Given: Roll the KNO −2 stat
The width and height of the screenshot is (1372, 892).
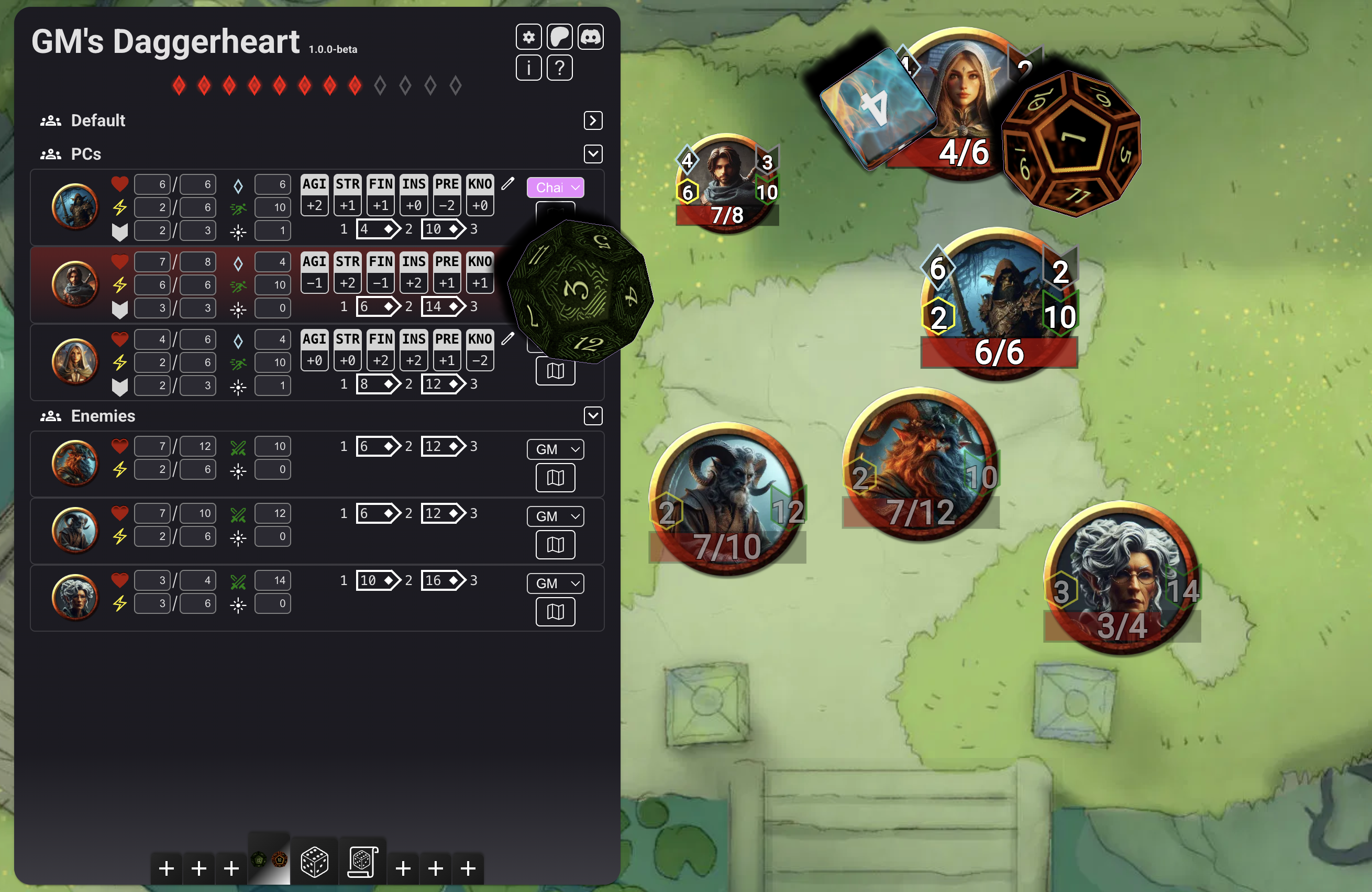Looking at the screenshot, I should (480, 360).
